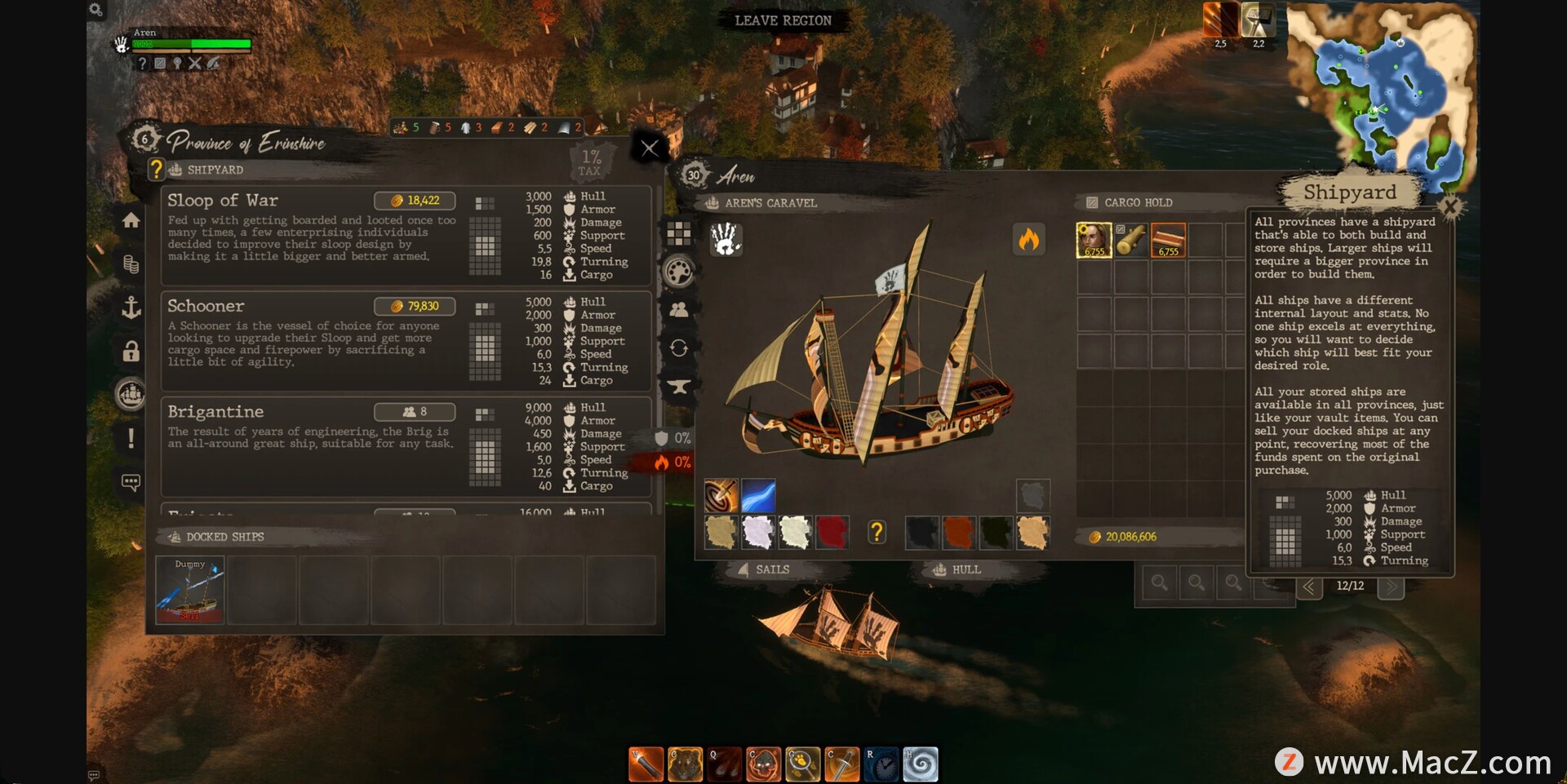Screen dimensions: 1567x784
Task: Open the minimap
Action: (x=1381, y=90)
